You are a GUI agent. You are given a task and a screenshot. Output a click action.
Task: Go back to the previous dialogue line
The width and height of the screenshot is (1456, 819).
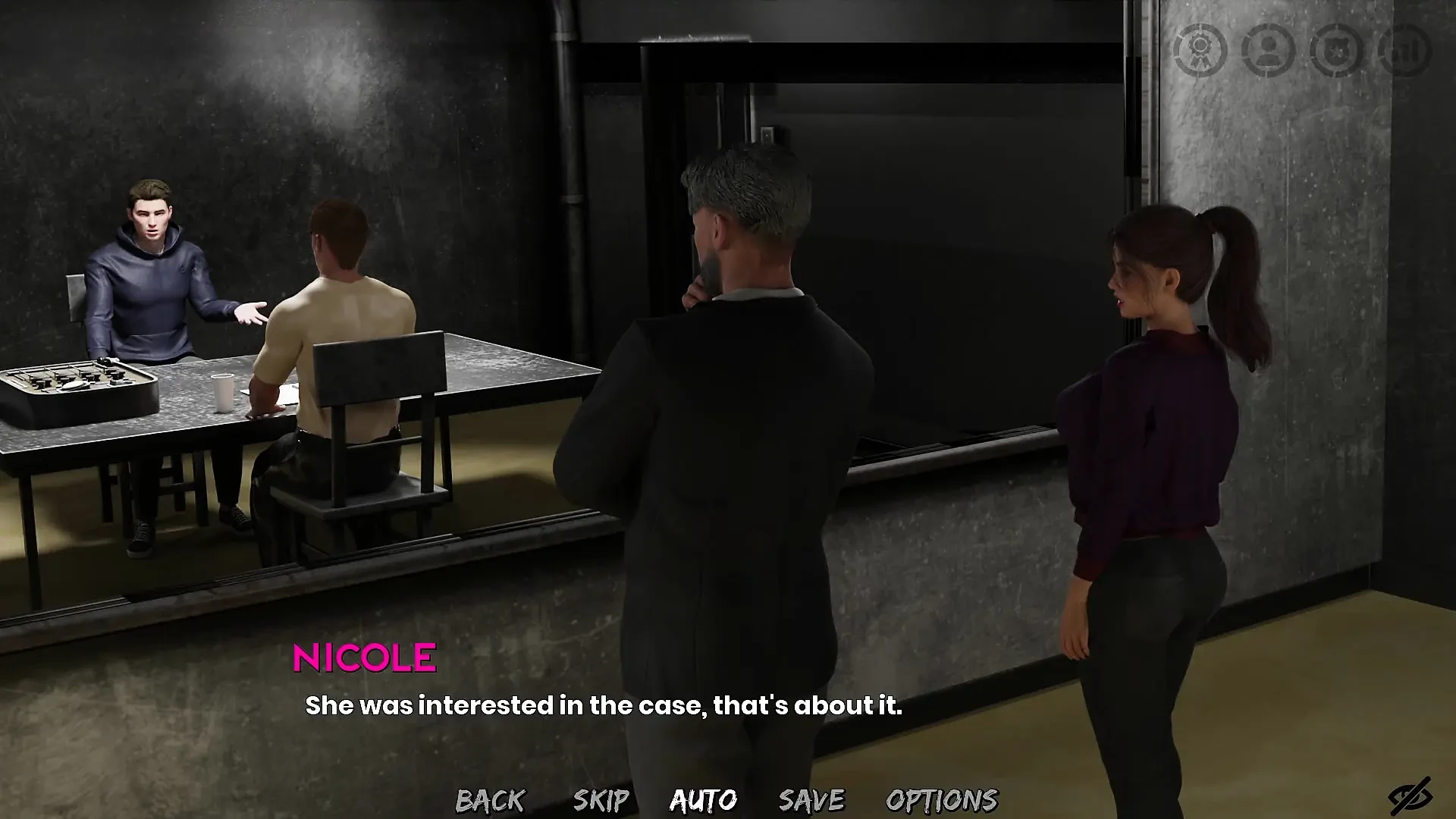pos(490,800)
